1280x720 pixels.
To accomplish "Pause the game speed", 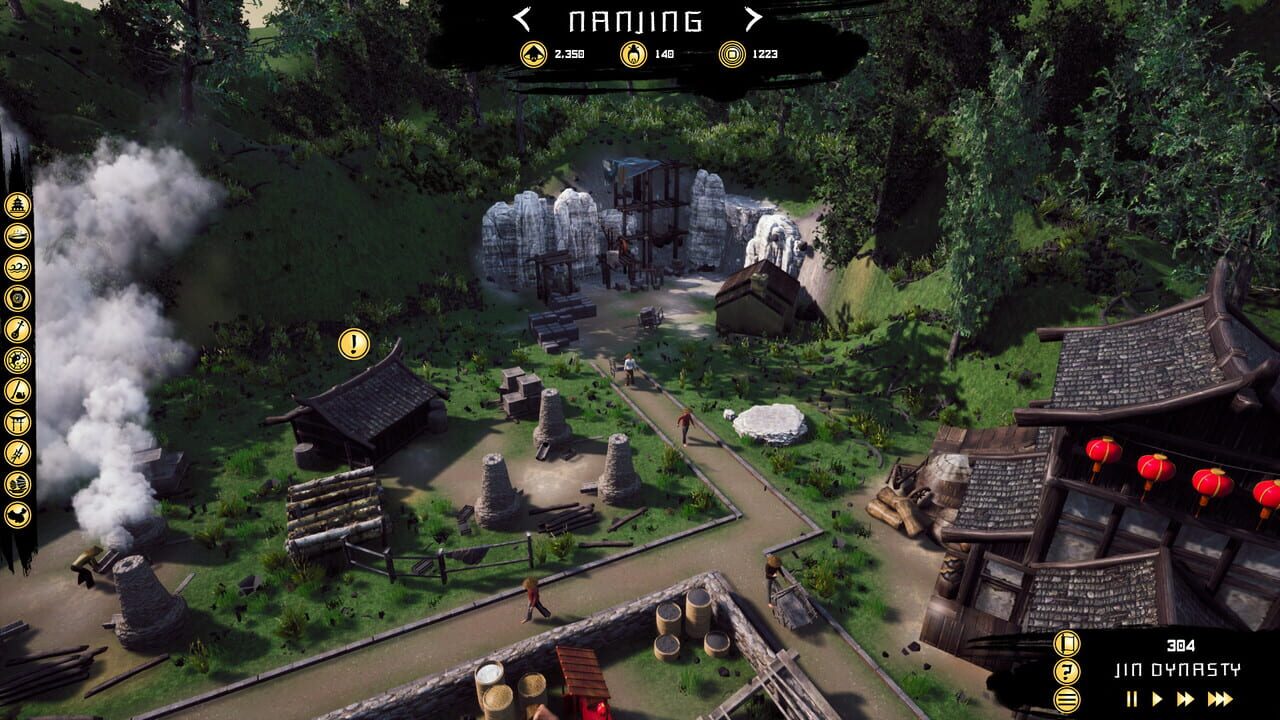I will tap(1133, 699).
